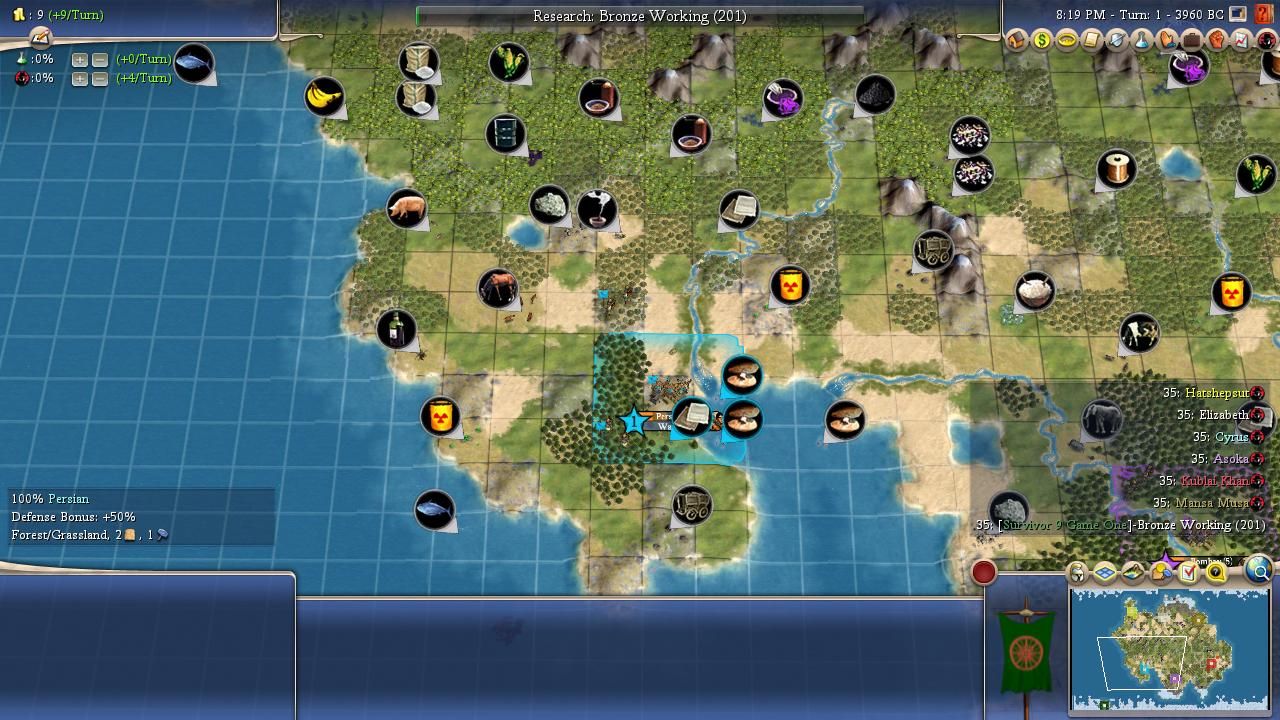This screenshot has height=720, width=1280.
Task: Open the event log notepad icon
Action: pos(40,37)
